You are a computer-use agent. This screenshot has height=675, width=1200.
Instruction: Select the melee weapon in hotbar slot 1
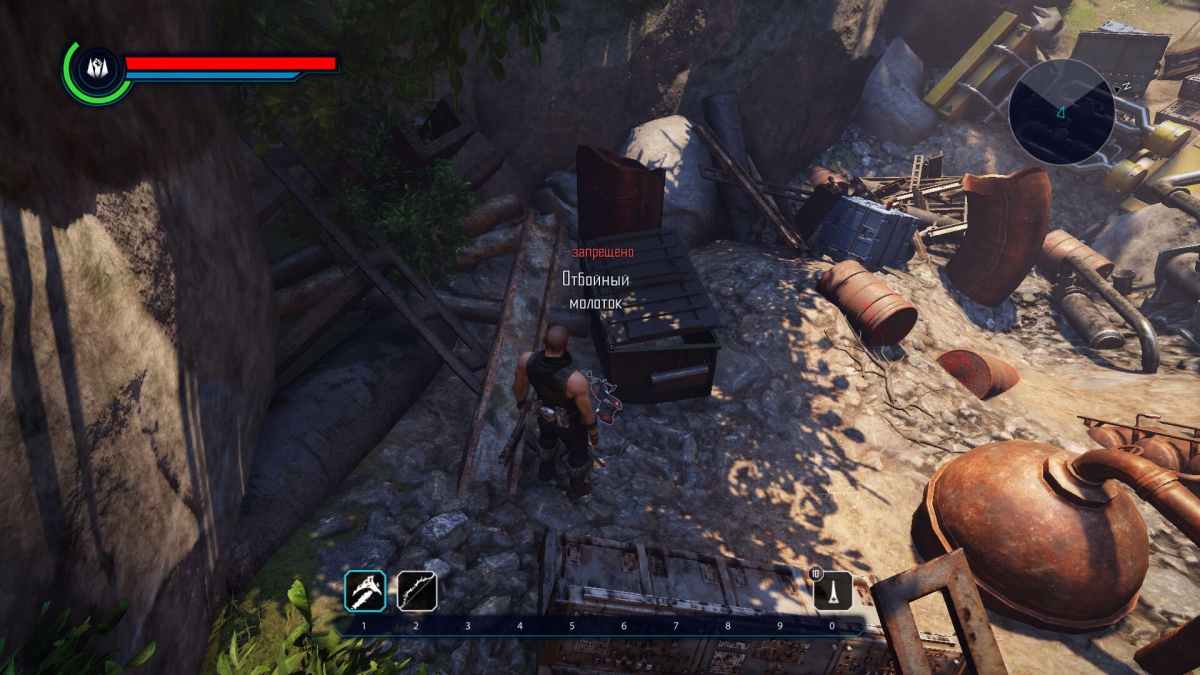365,591
